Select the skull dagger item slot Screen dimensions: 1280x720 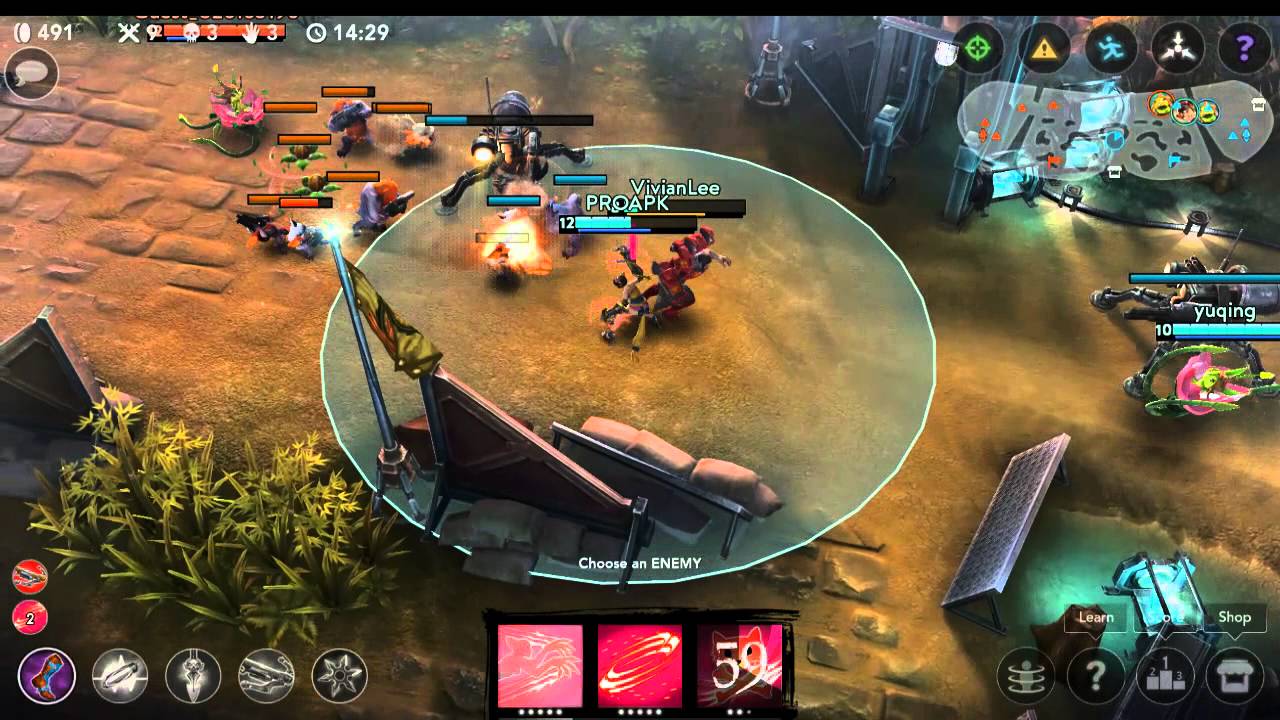[193, 676]
